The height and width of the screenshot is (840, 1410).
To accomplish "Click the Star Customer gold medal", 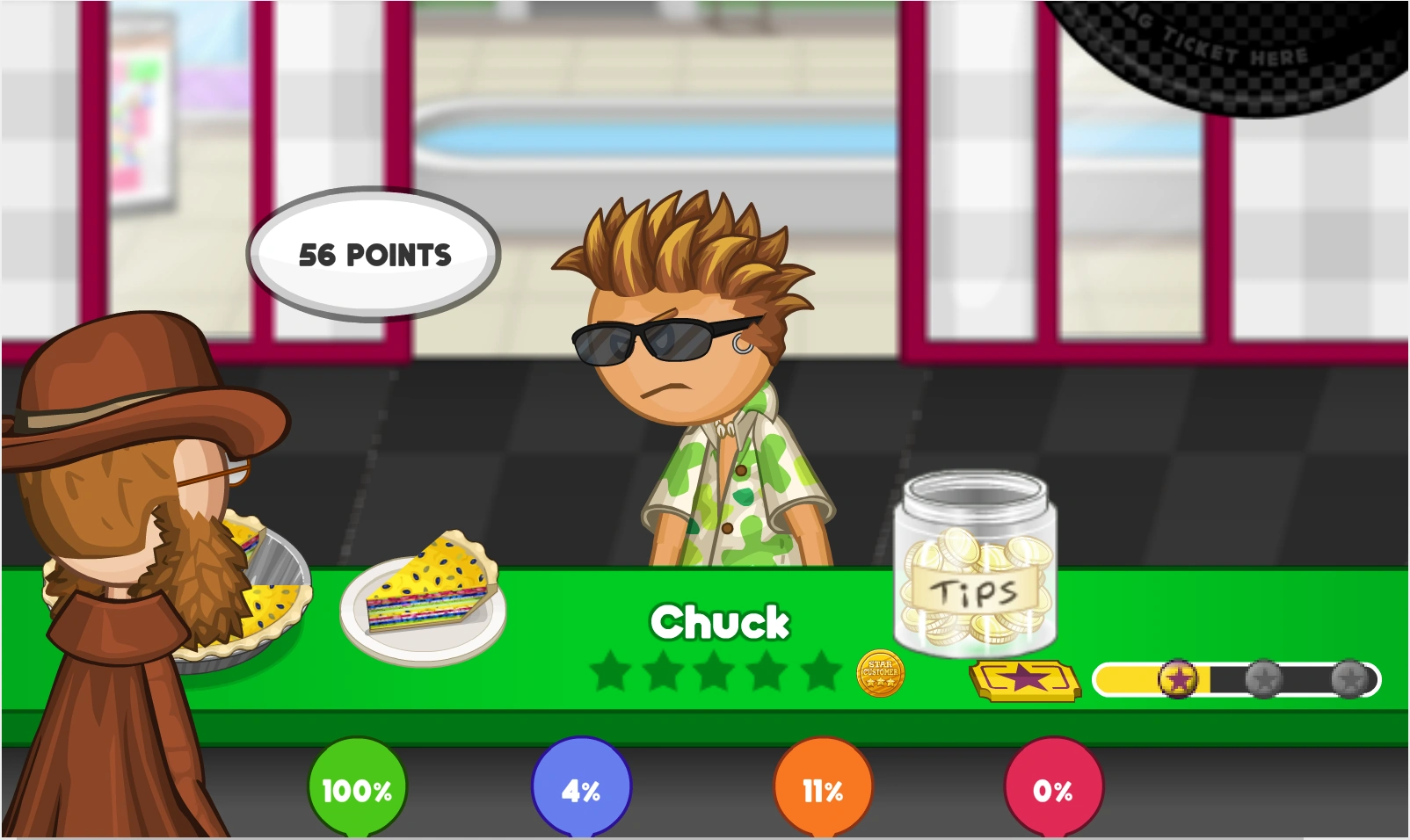I will click(882, 673).
